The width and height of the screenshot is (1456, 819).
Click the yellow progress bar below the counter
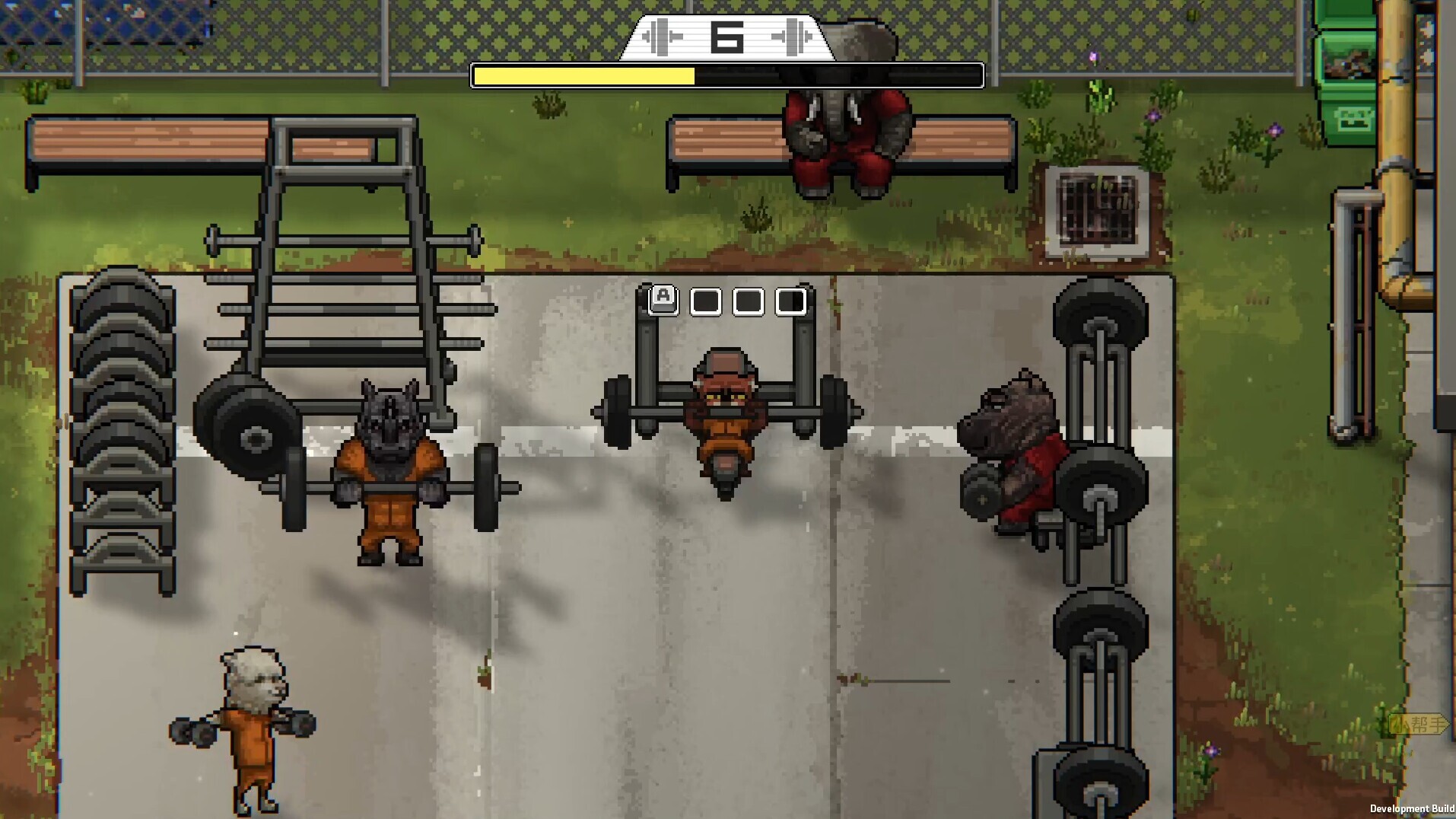(x=586, y=74)
